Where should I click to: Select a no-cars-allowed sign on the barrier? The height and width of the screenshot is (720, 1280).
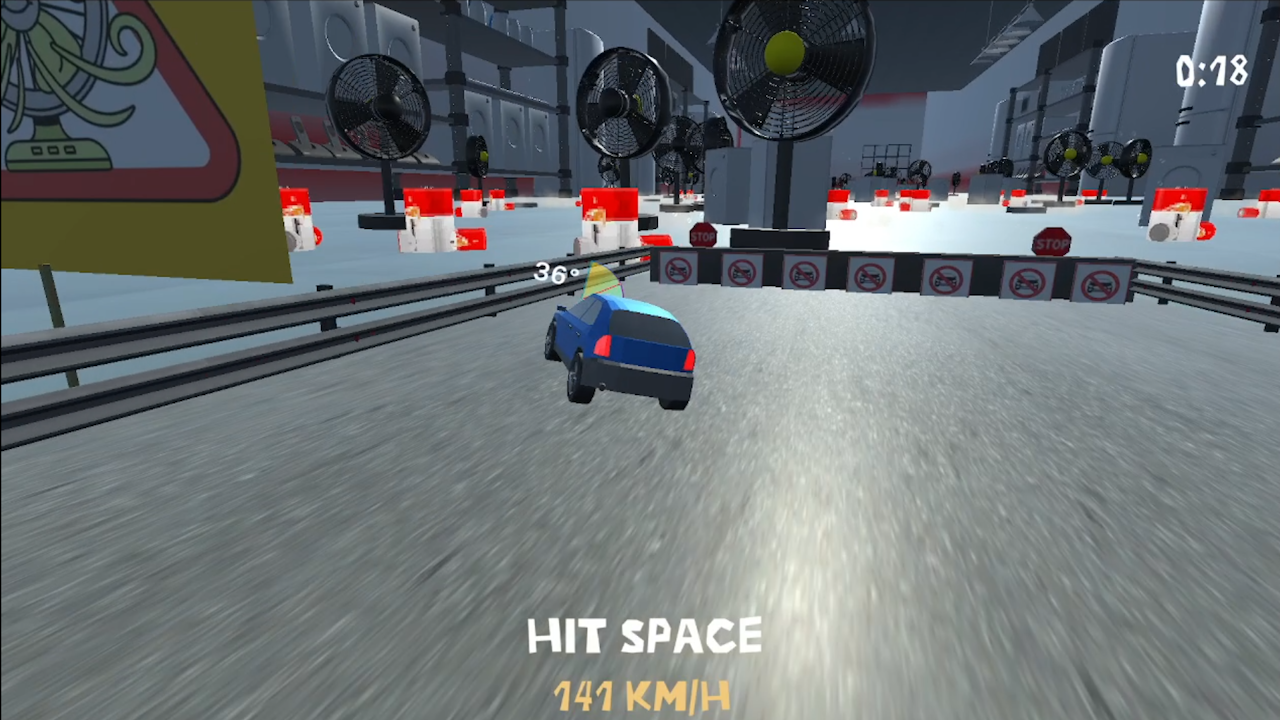870,277
